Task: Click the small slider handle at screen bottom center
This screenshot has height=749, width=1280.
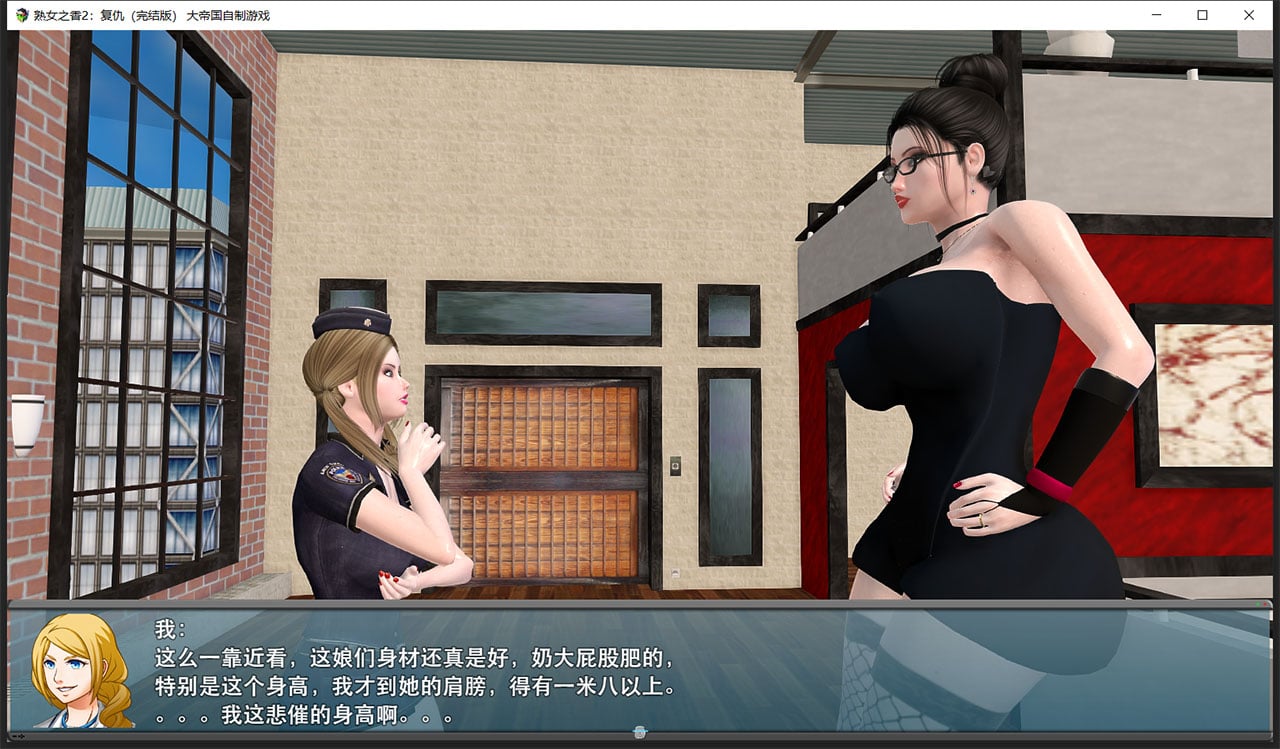Action: point(638,731)
